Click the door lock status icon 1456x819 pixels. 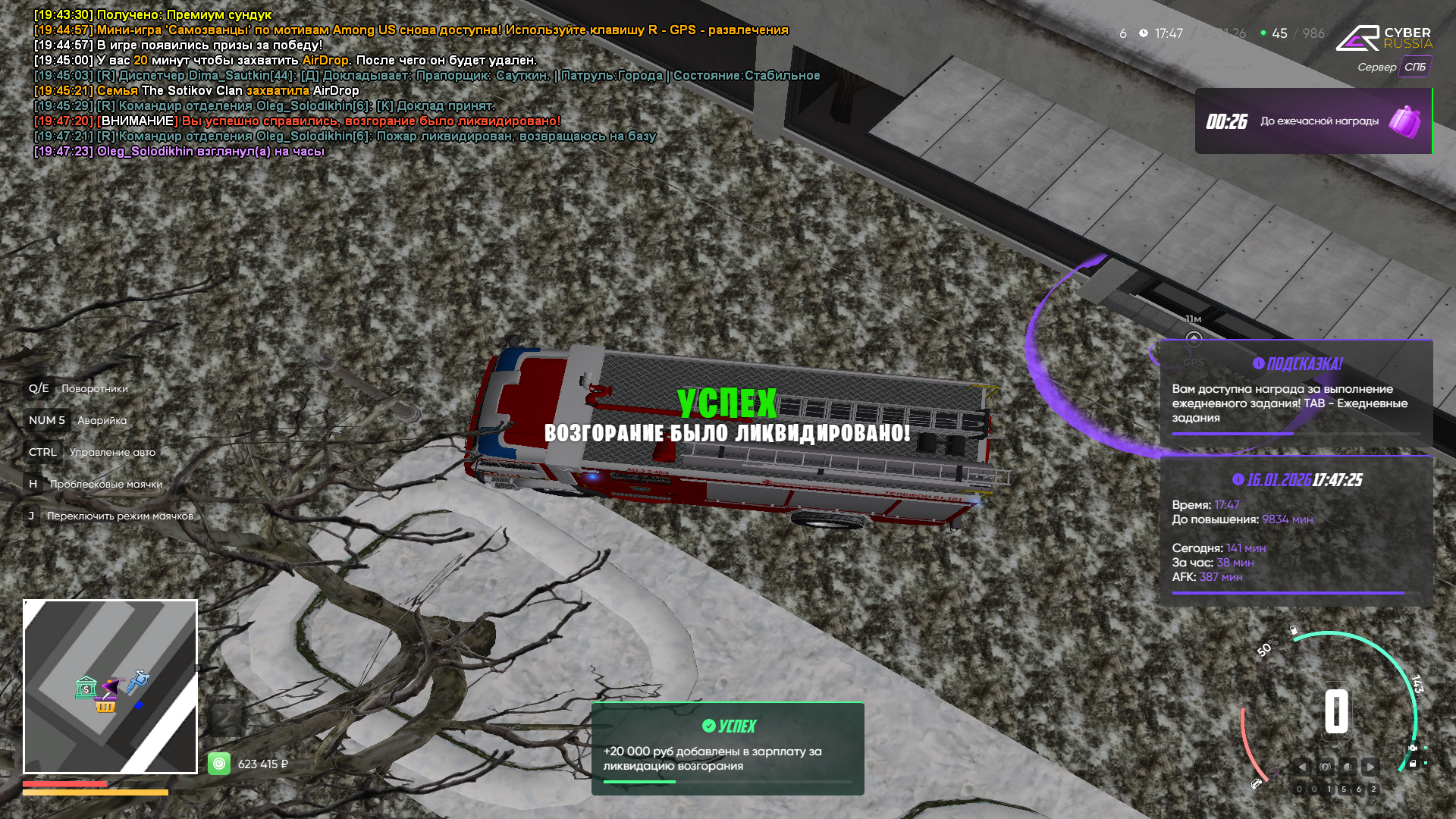coord(1413,764)
